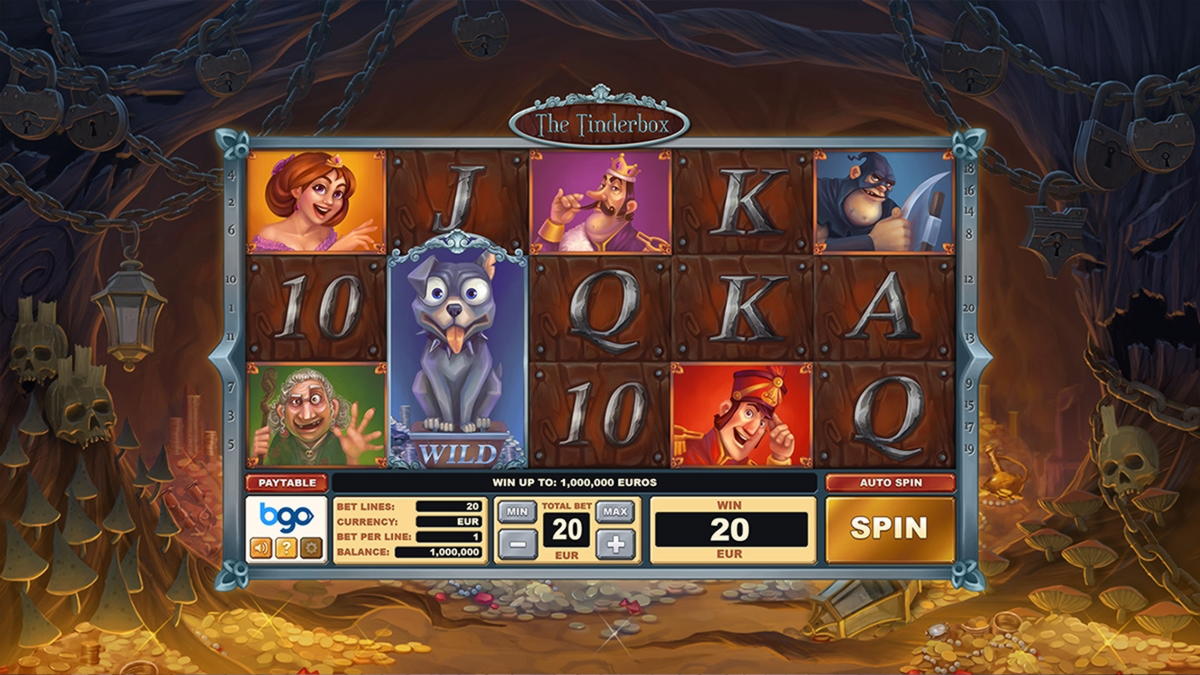The height and width of the screenshot is (675, 1200).
Task: Open the Paytable
Action: 287,483
